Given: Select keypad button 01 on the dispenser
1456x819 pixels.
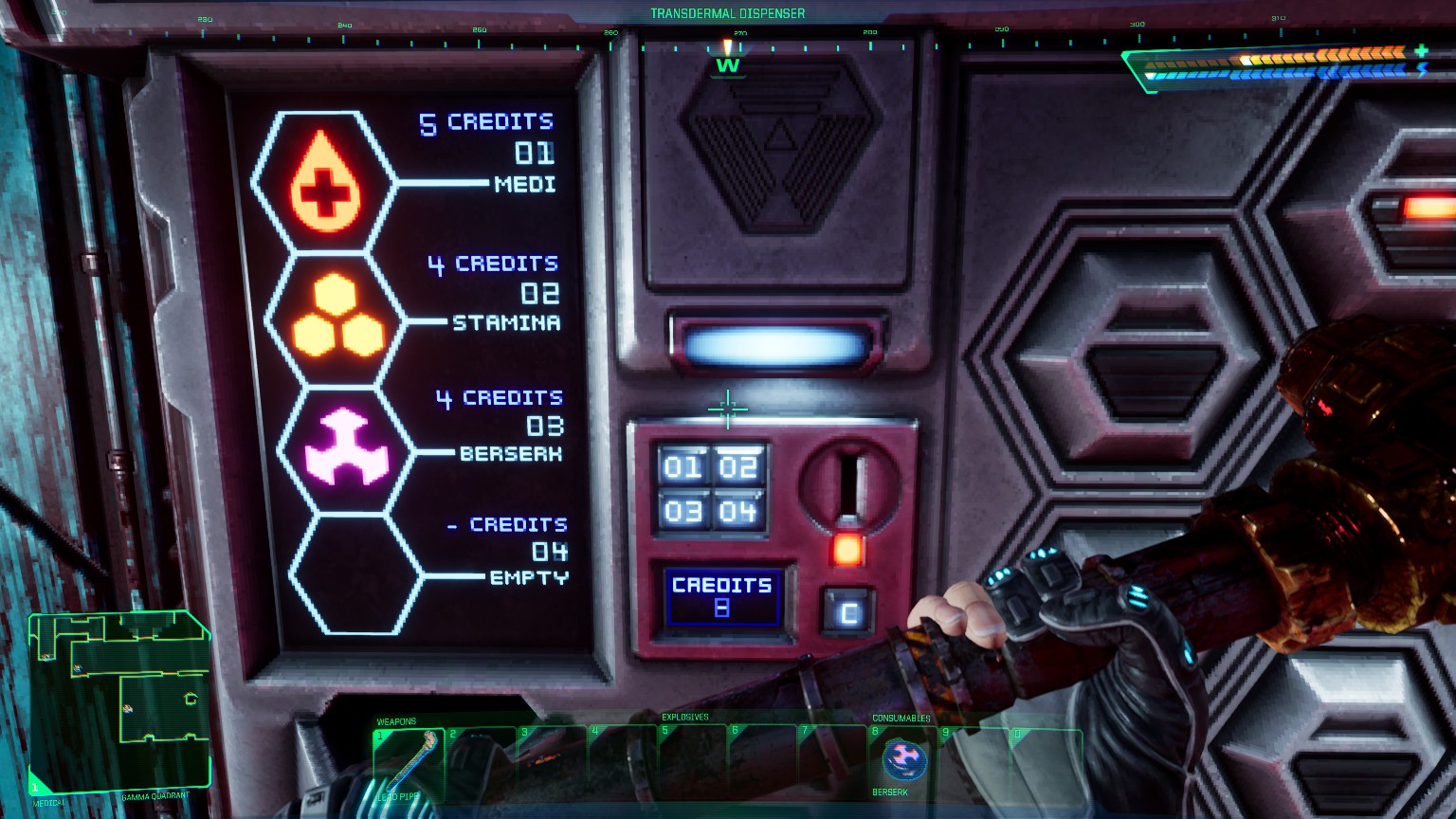Looking at the screenshot, I should (682, 466).
